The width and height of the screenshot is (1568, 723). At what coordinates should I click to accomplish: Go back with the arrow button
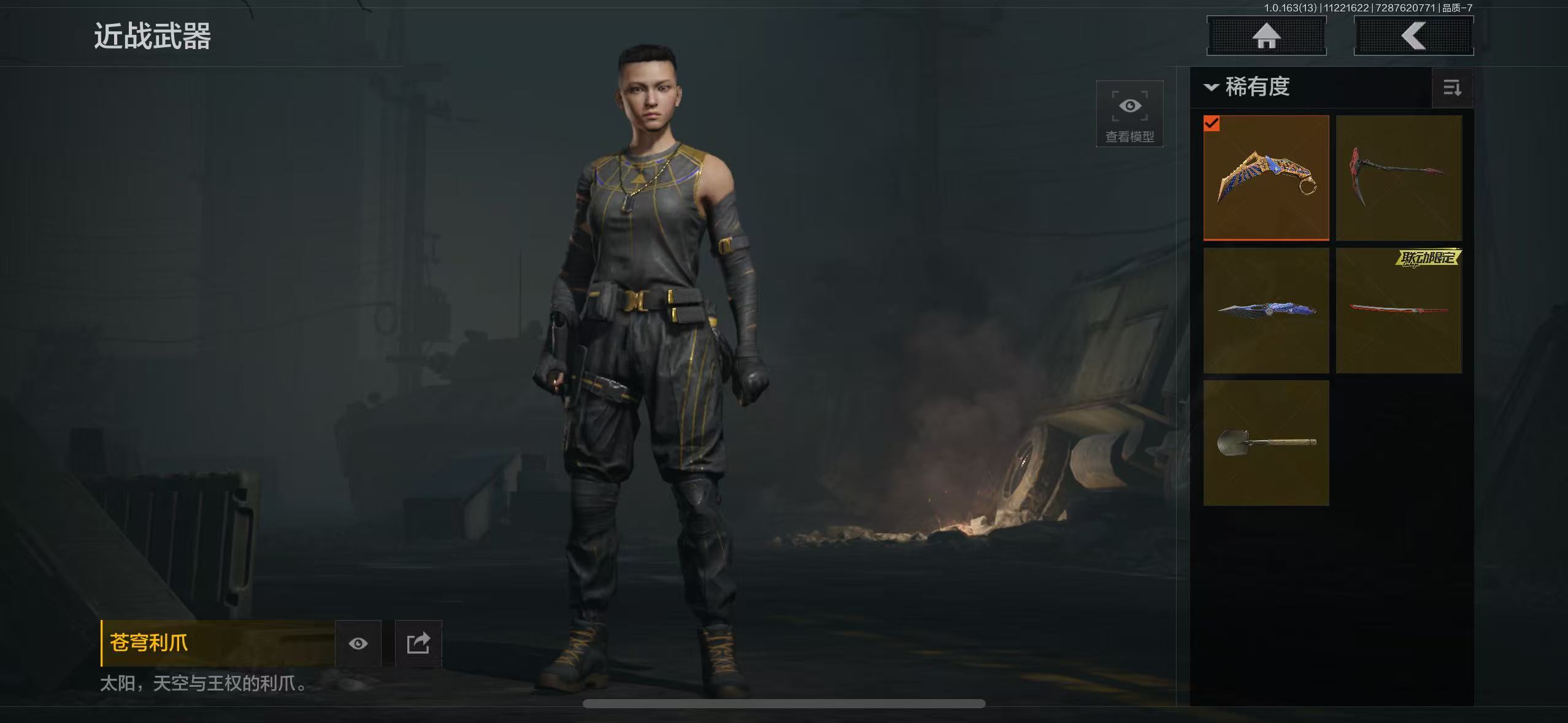click(x=1413, y=36)
